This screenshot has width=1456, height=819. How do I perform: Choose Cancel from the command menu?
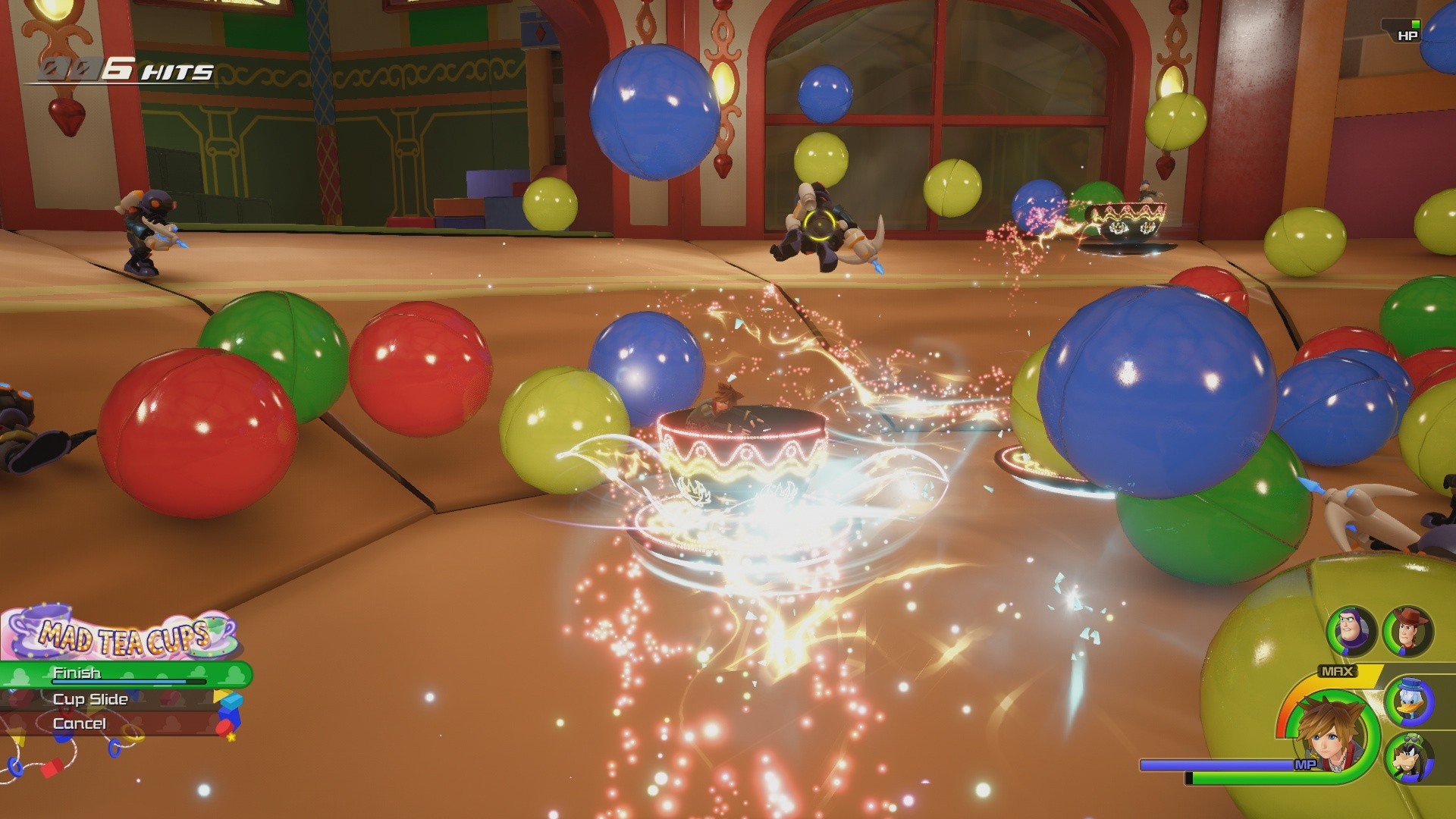(80, 723)
